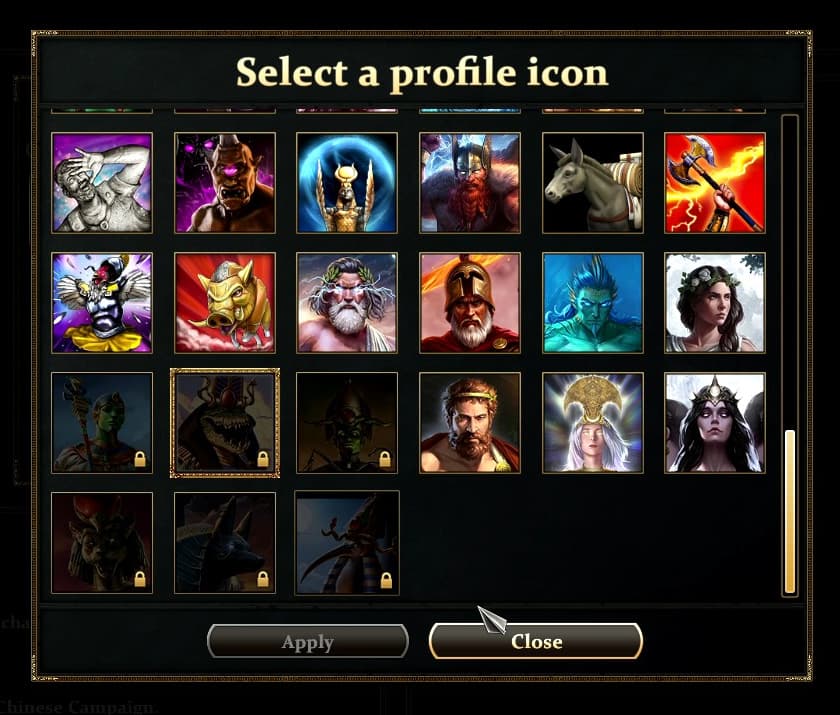Screen dimensions: 840x715
Task: Select the red-bearded Thor icon
Action: point(470,183)
